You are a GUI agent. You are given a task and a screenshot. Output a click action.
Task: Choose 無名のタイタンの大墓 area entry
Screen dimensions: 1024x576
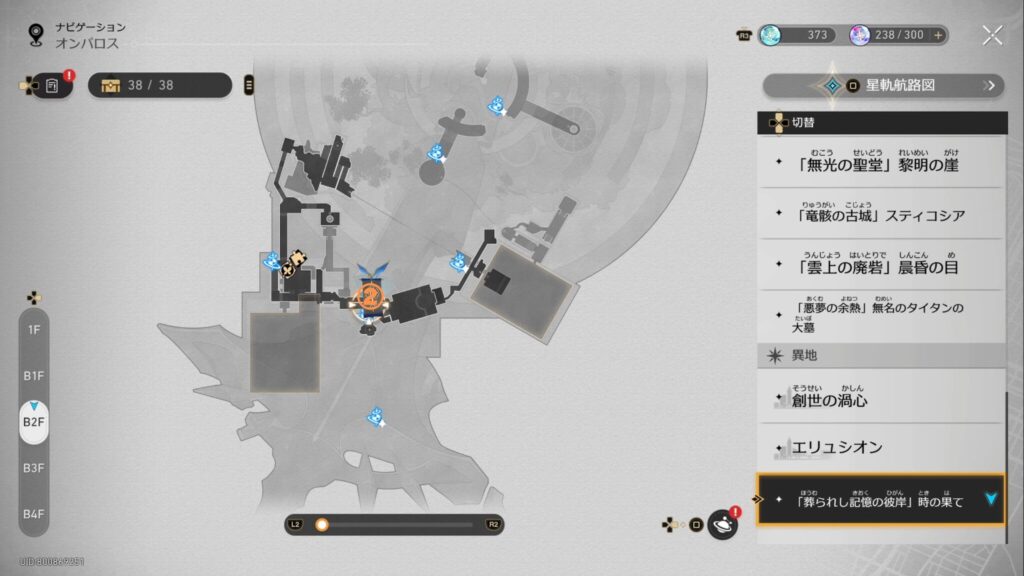tap(880, 316)
